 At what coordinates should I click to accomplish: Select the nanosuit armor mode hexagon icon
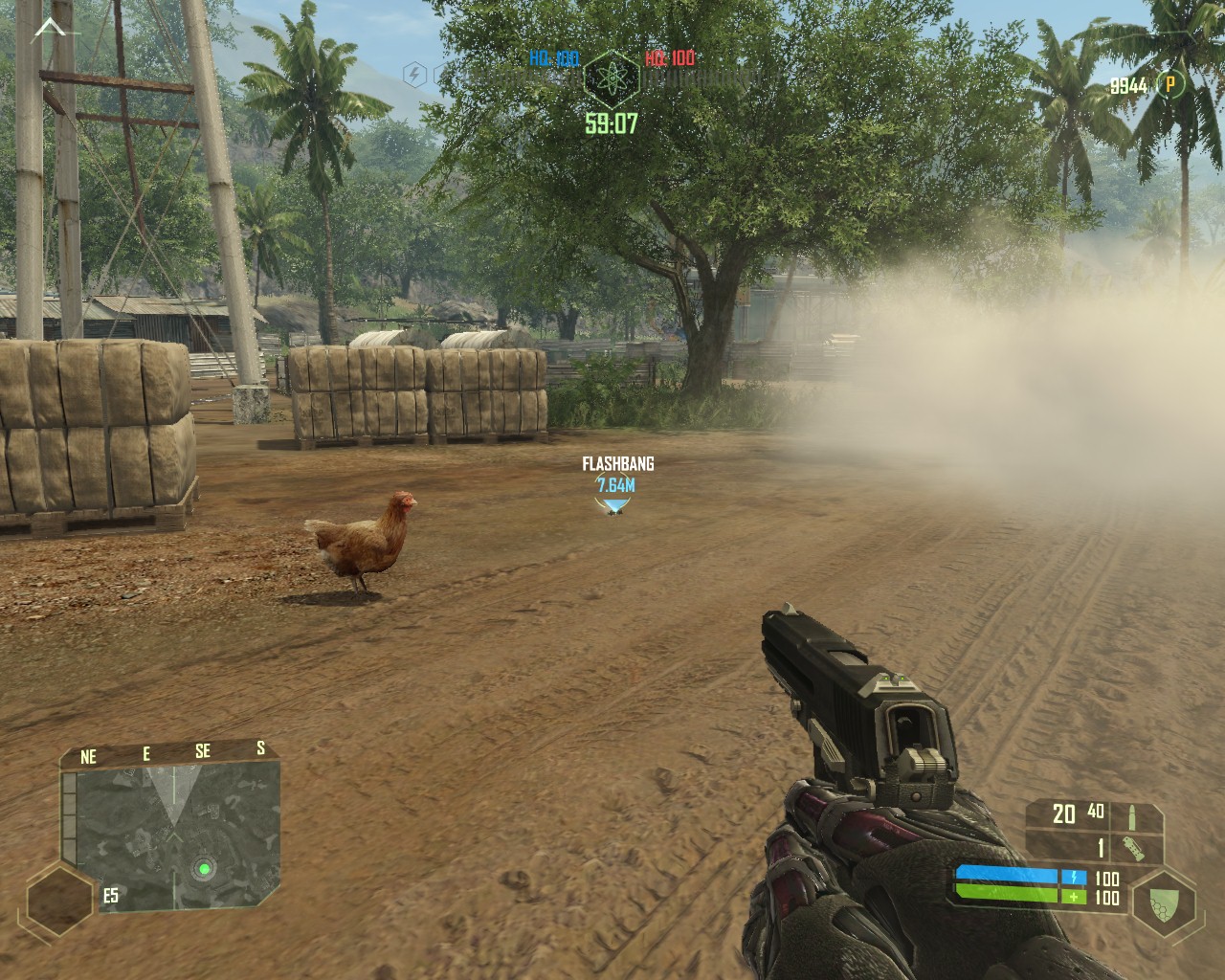point(1161,902)
